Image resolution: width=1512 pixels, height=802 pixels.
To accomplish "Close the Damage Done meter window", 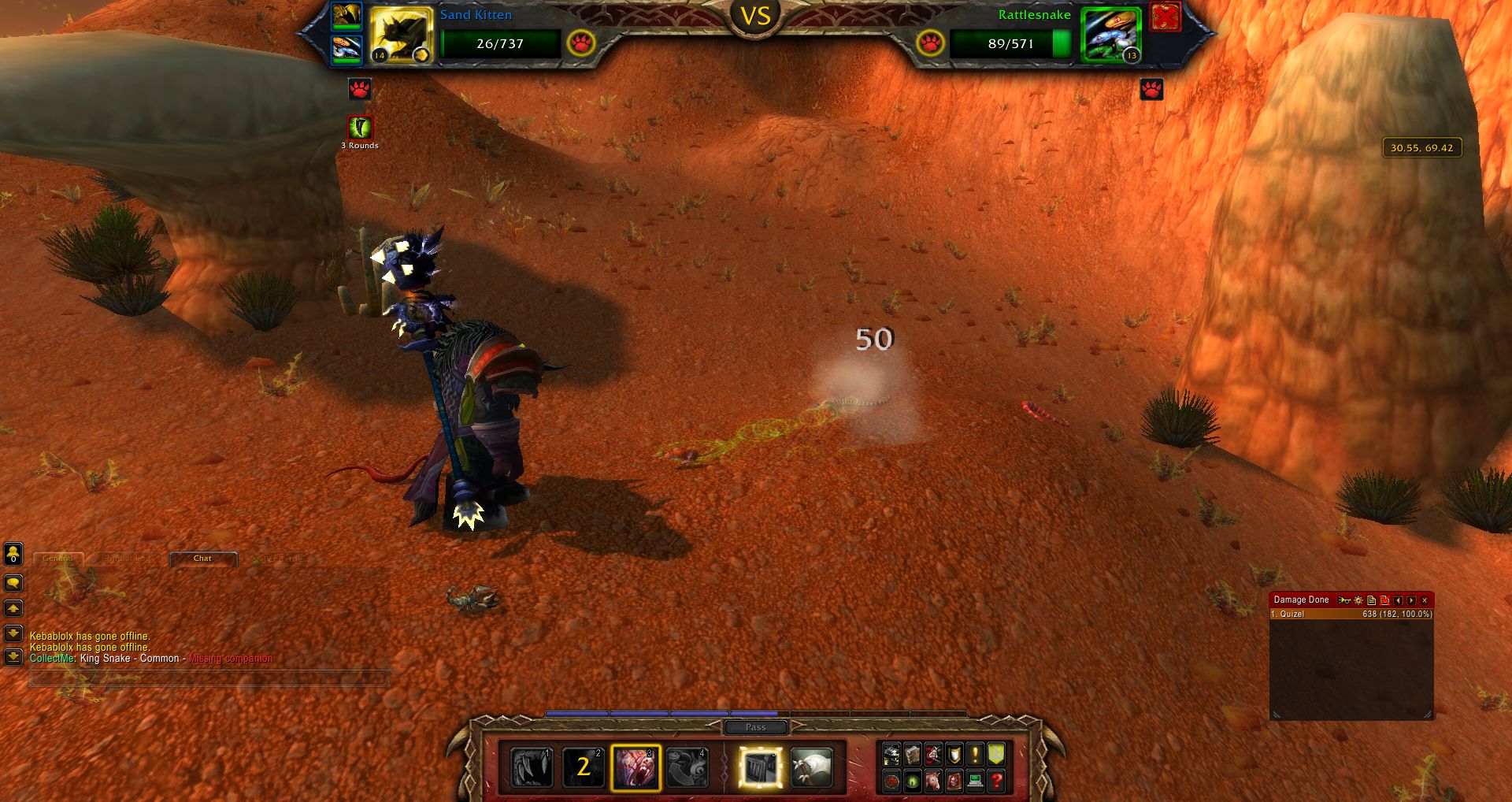I will click(x=1425, y=600).
